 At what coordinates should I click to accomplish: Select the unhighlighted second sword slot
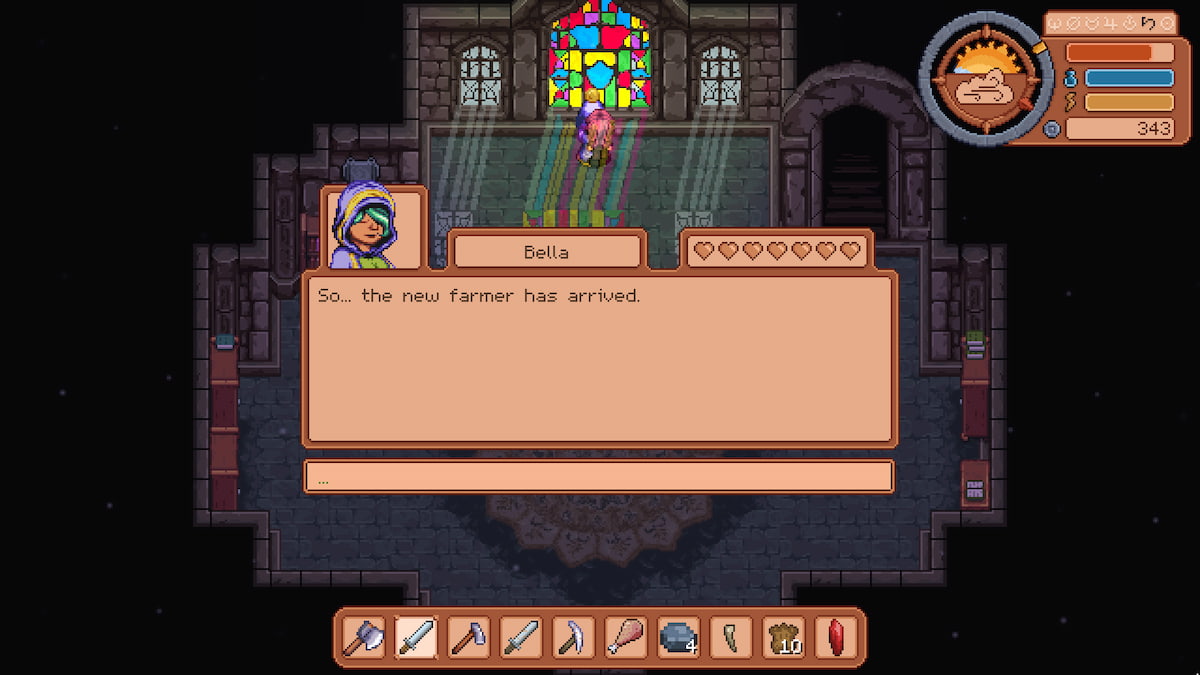pos(520,637)
